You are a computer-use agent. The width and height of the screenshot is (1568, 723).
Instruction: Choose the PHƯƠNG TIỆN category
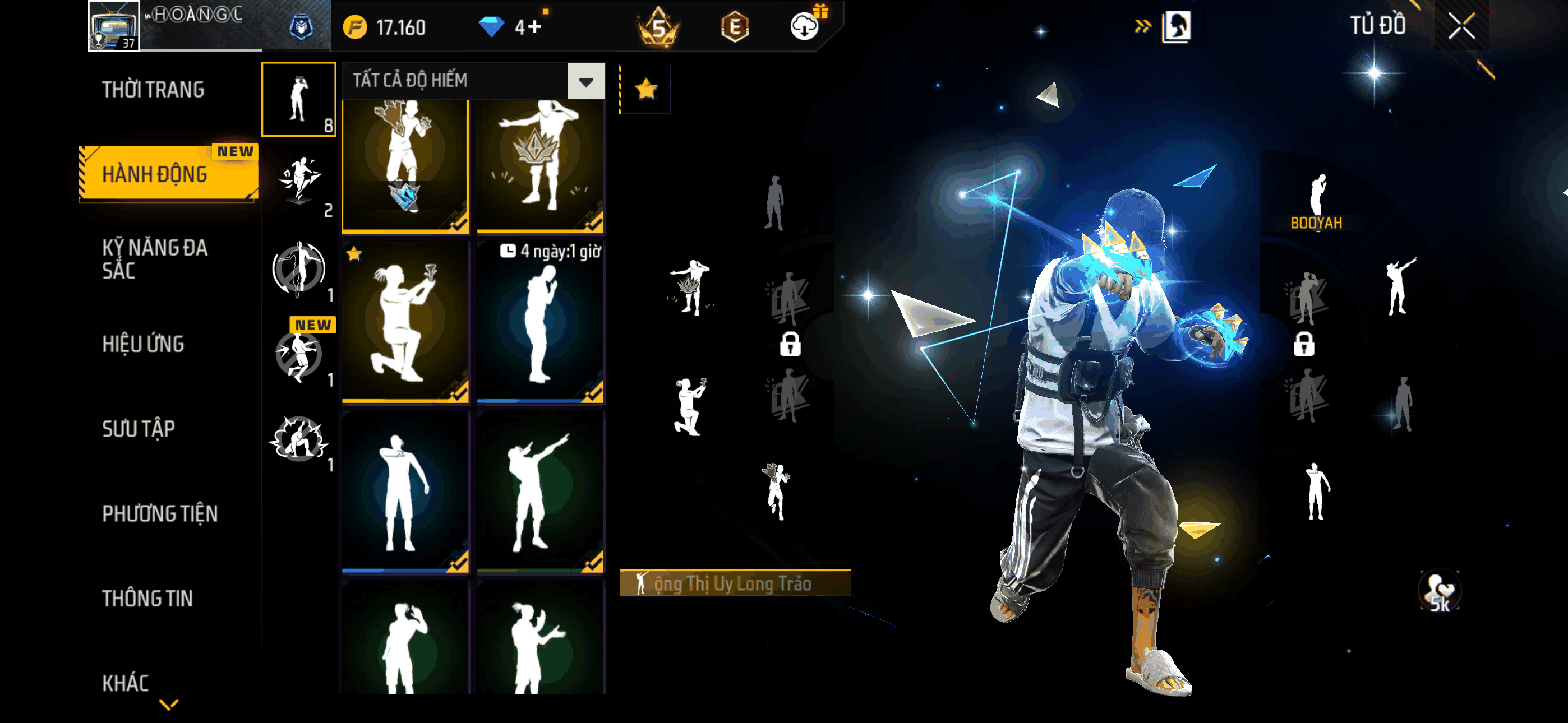pos(159,513)
